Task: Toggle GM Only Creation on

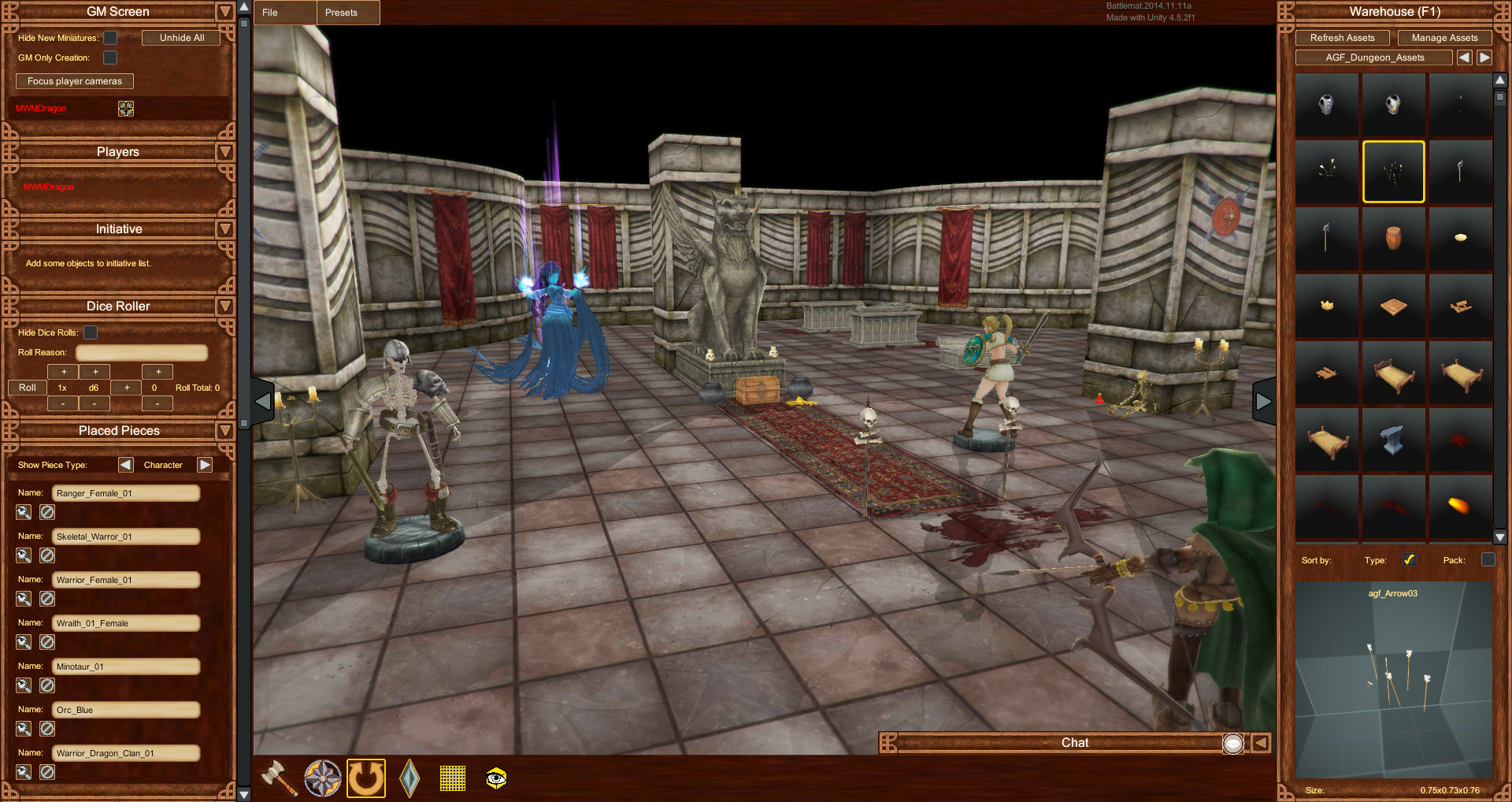Action: point(109,57)
